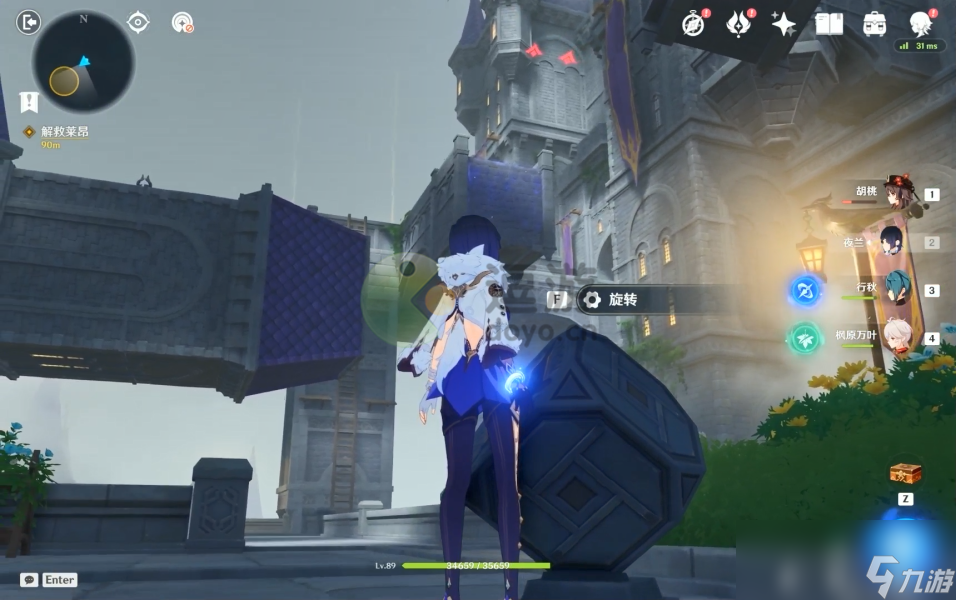This screenshot has width=956, height=600.
Task: Switch to party member 枫原万叶
Action: pyautogui.click(x=891, y=337)
